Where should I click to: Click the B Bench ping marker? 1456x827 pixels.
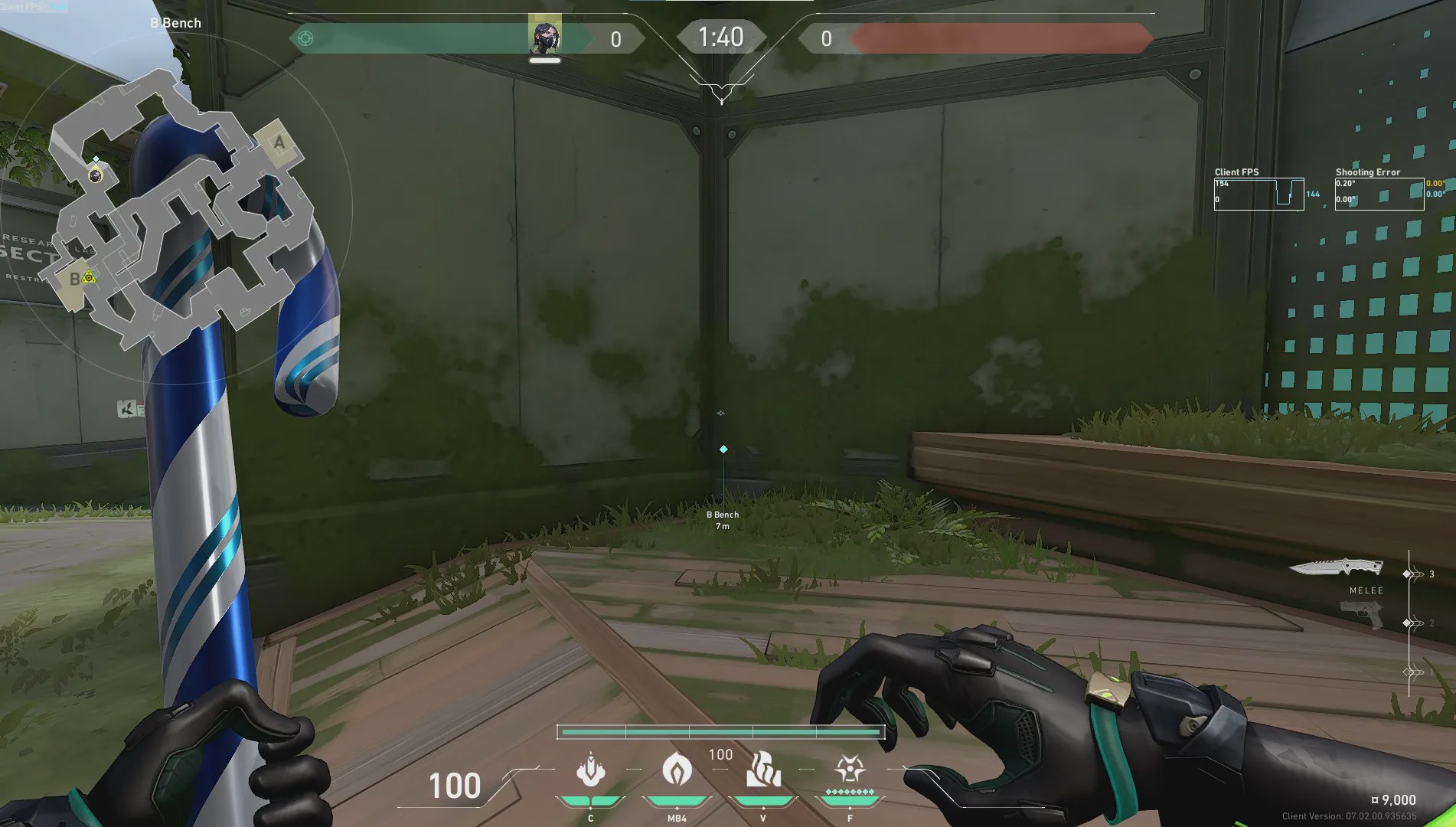[x=723, y=449]
